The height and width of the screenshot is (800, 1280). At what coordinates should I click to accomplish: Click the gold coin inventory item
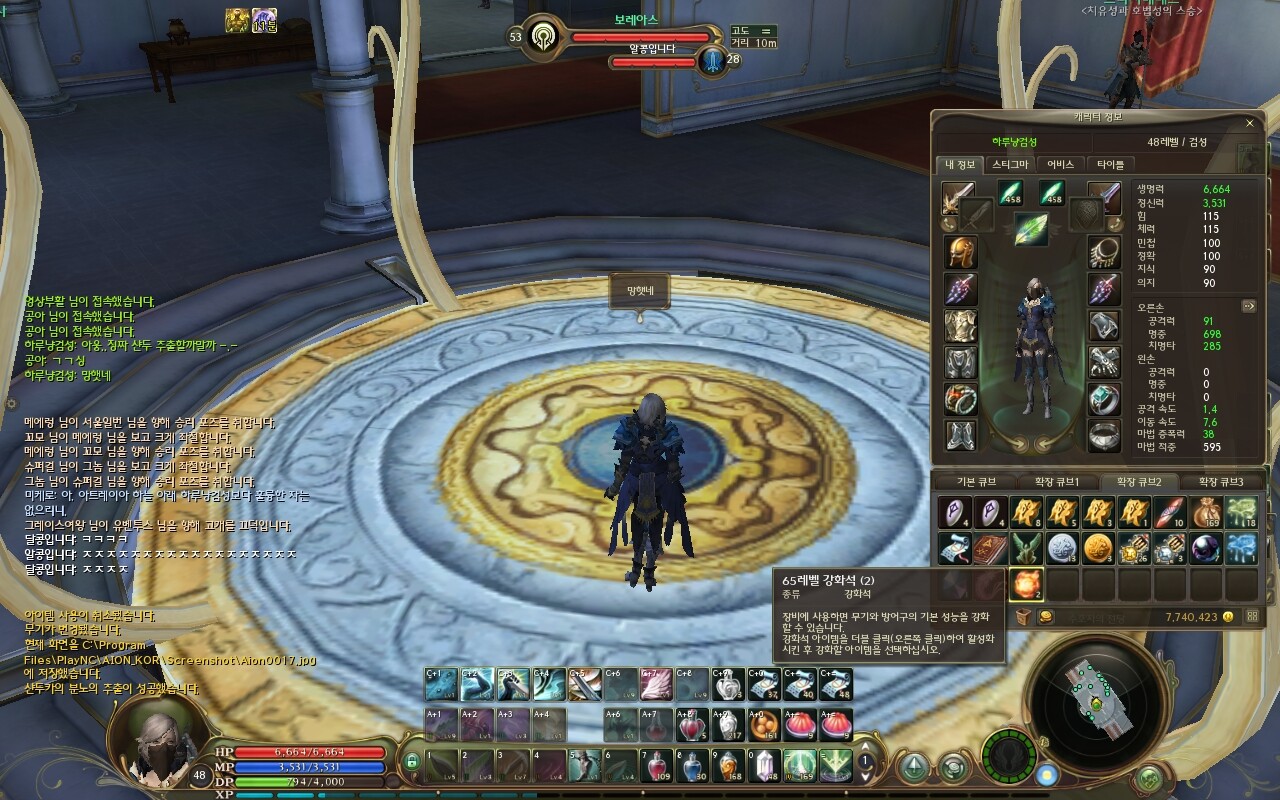click(x=1097, y=548)
